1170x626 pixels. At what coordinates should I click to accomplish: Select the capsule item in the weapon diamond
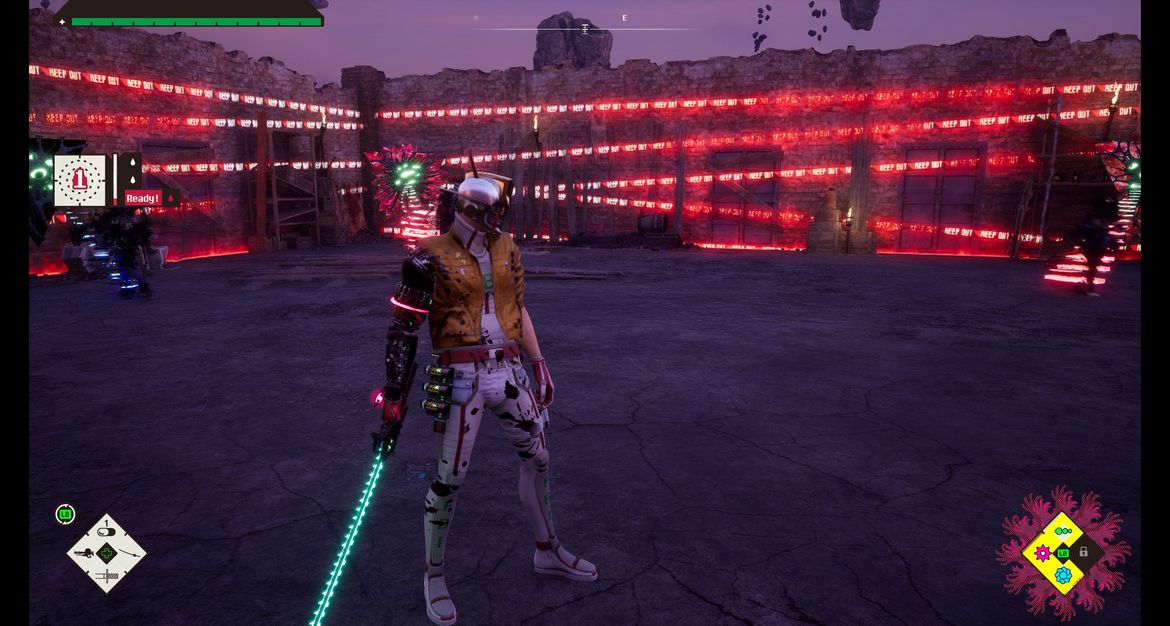[106, 532]
